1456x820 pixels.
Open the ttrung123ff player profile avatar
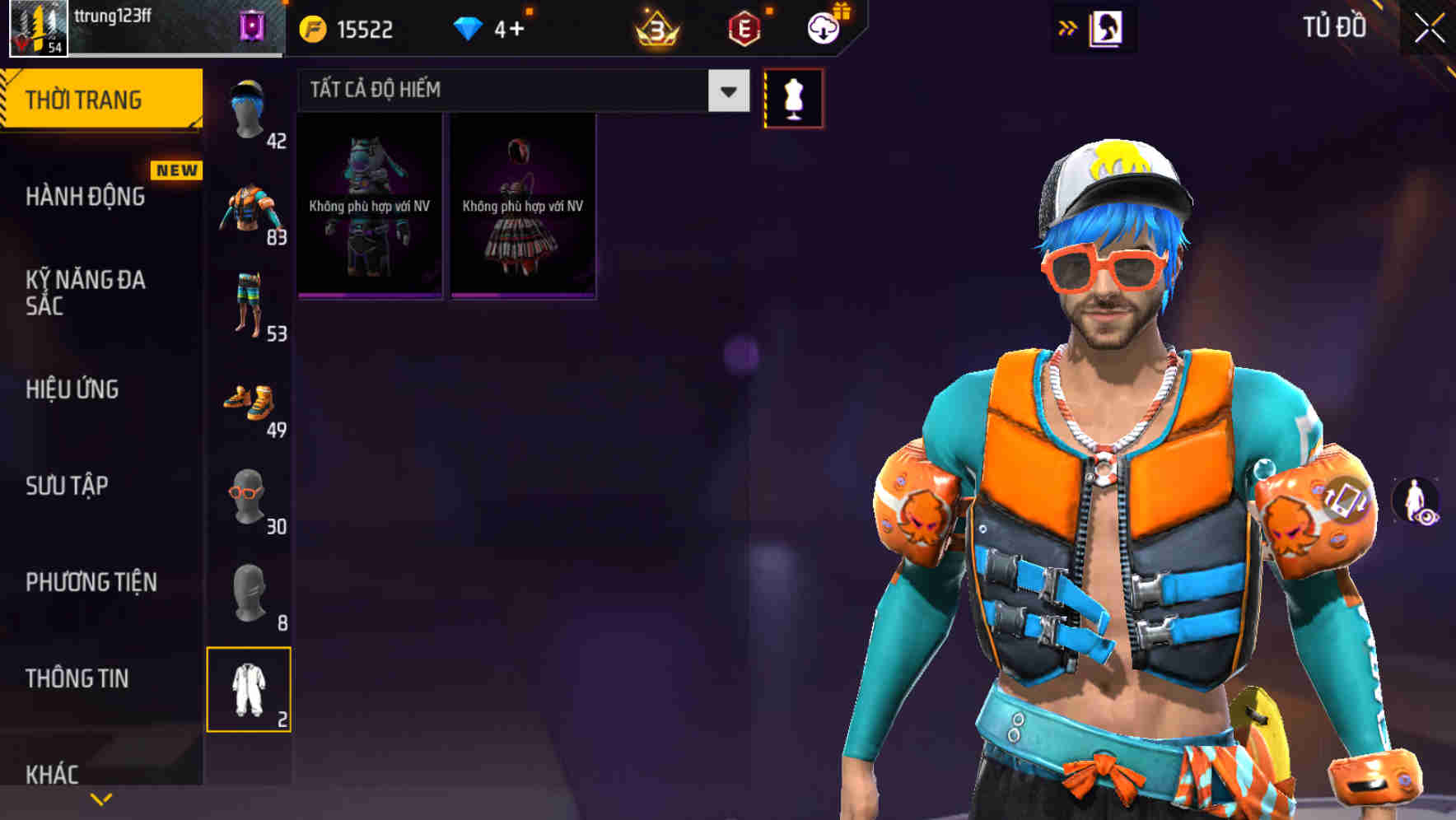point(37,28)
